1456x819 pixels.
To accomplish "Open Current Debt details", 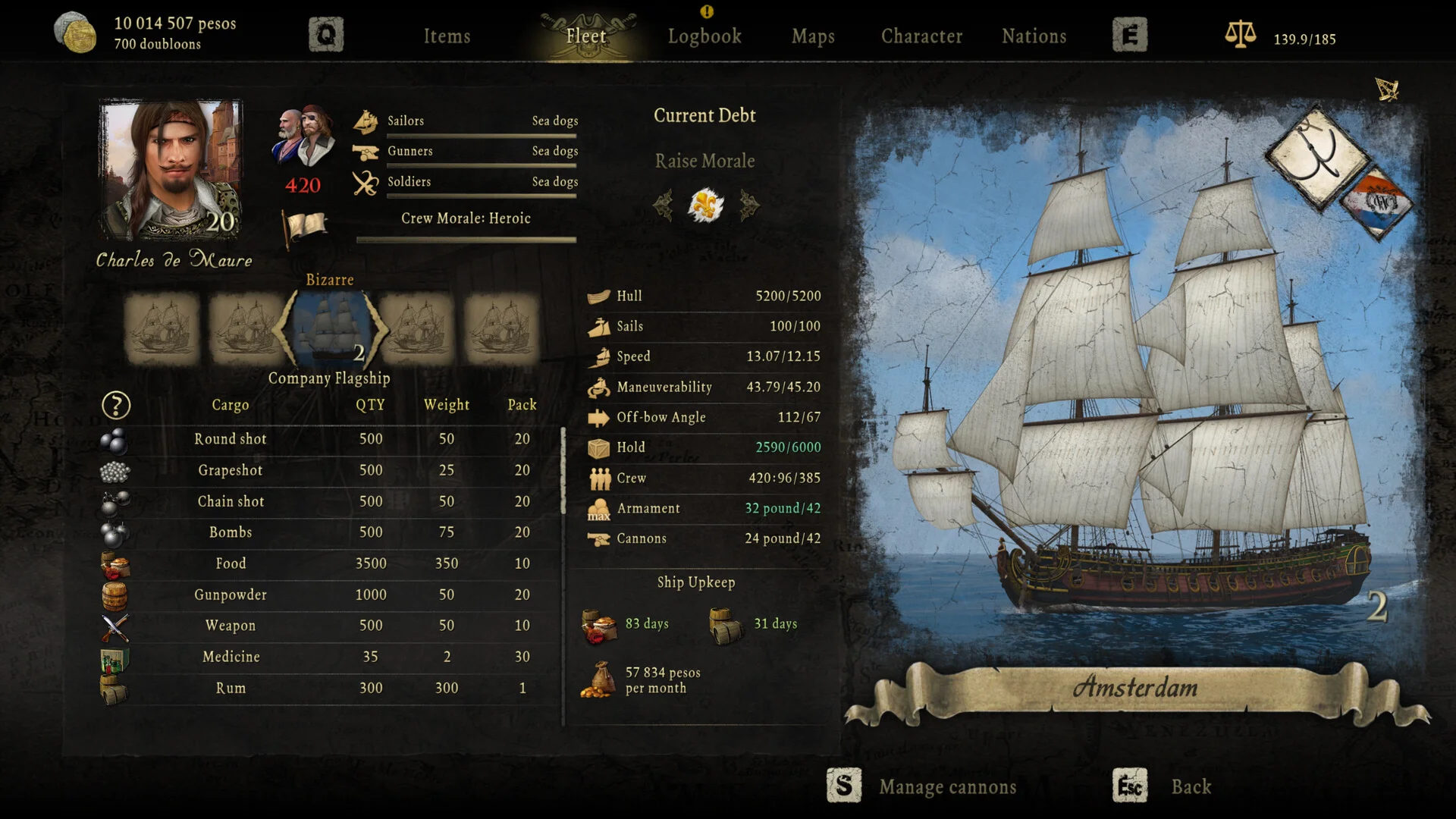I will (x=704, y=115).
